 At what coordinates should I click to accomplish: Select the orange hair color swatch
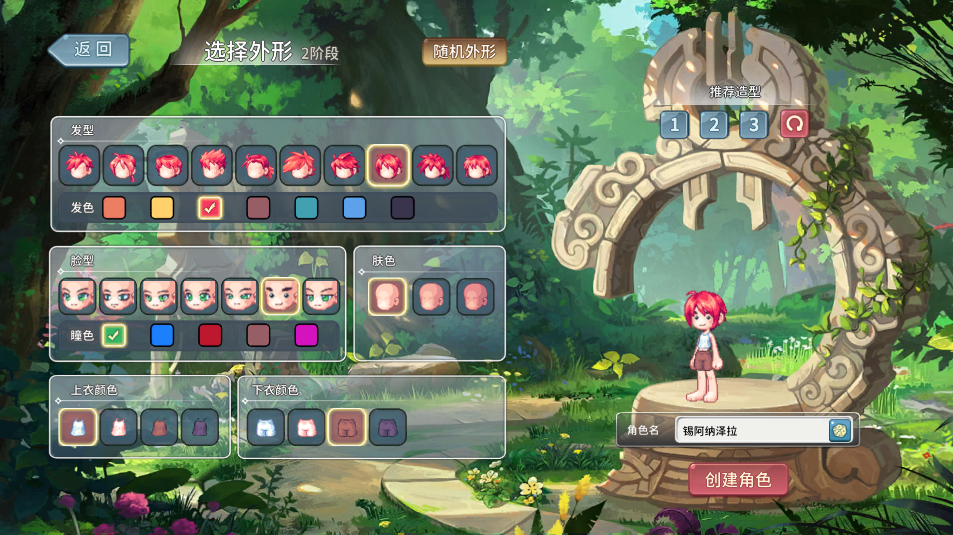click(114, 208)
